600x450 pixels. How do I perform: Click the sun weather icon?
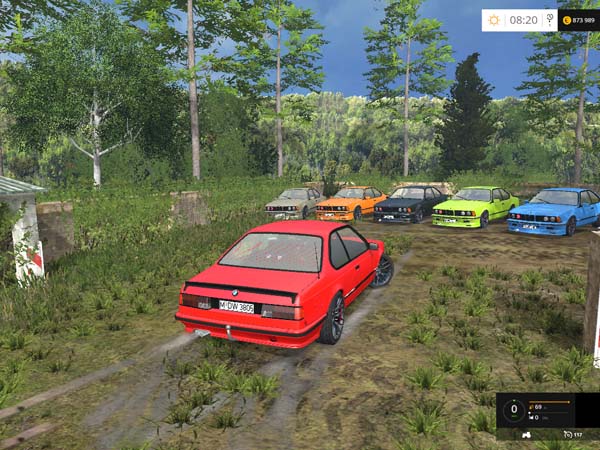tap(494, 20)
